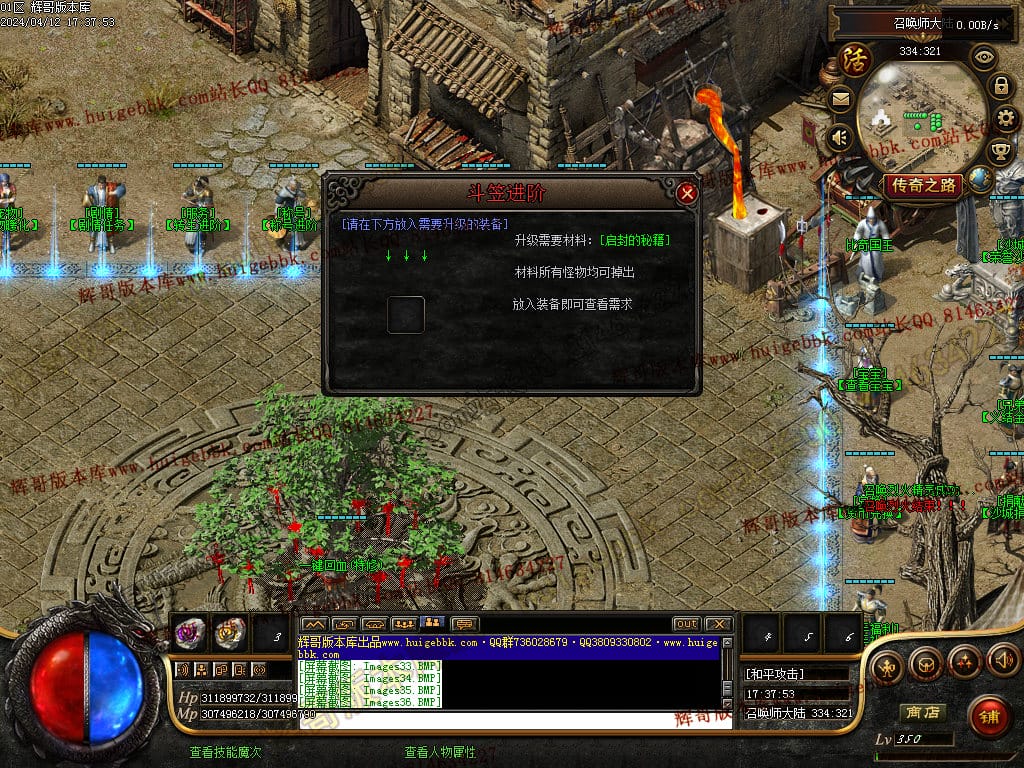The width and height of the screenshot is (1024, 768).
Task: Open settings with the gear icon
Action: click(x=1006, y=120)
